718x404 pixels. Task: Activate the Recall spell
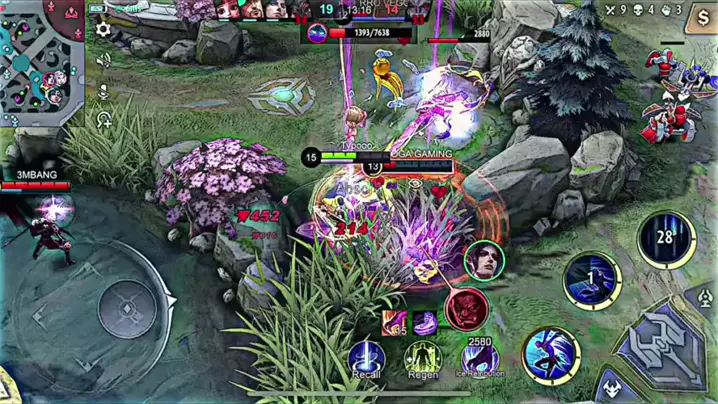pyautogui.click(x=366, y=355)
